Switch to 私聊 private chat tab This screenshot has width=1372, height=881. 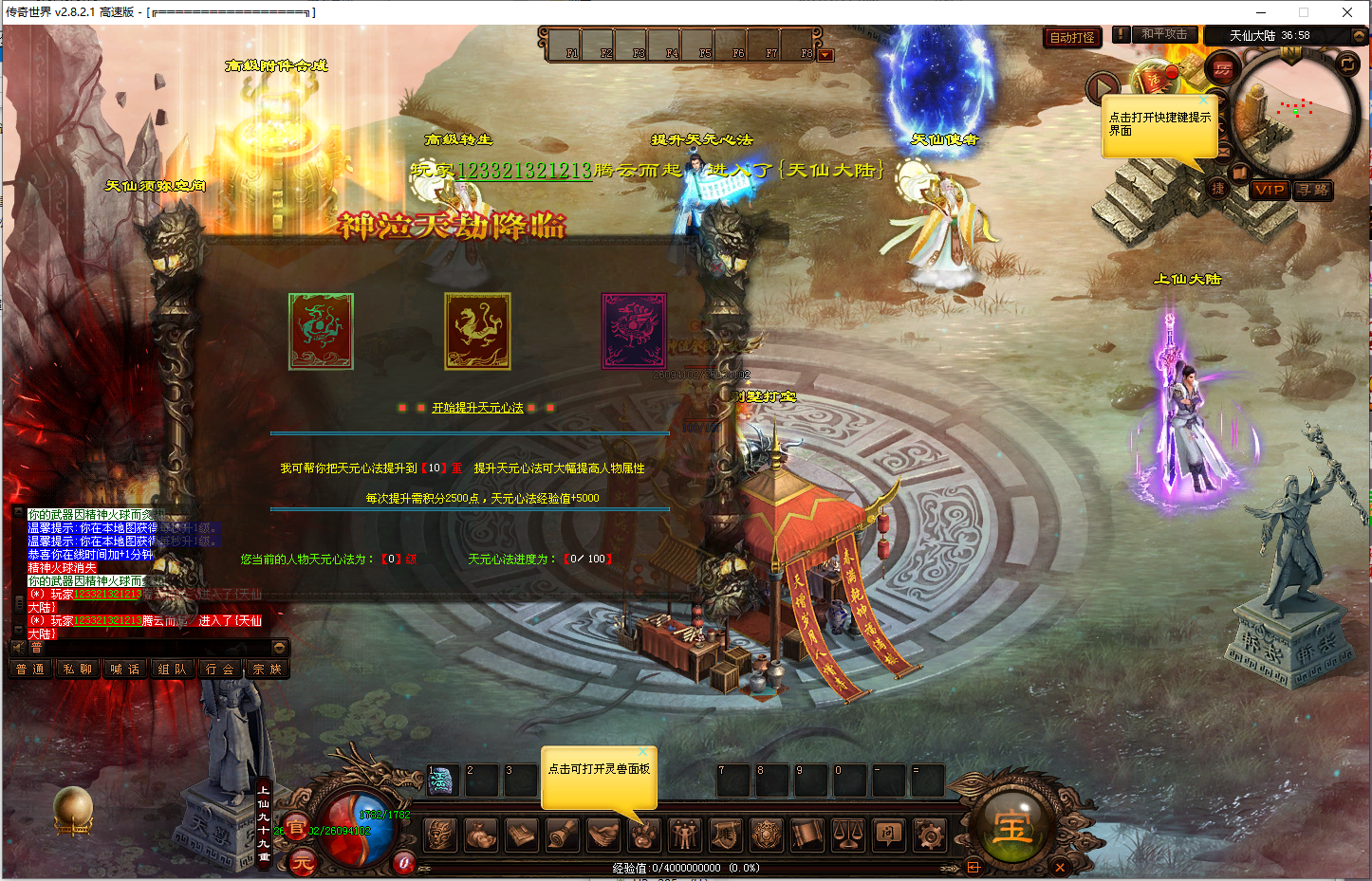(78, 670)
